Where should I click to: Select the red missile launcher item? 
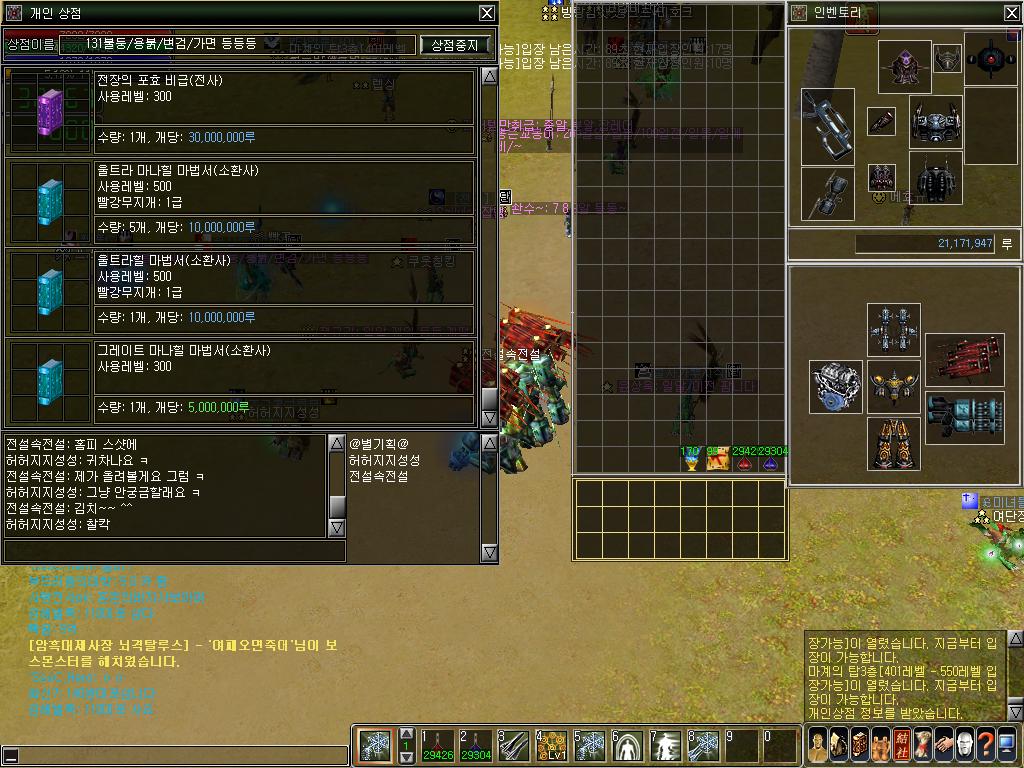point(964,360)
